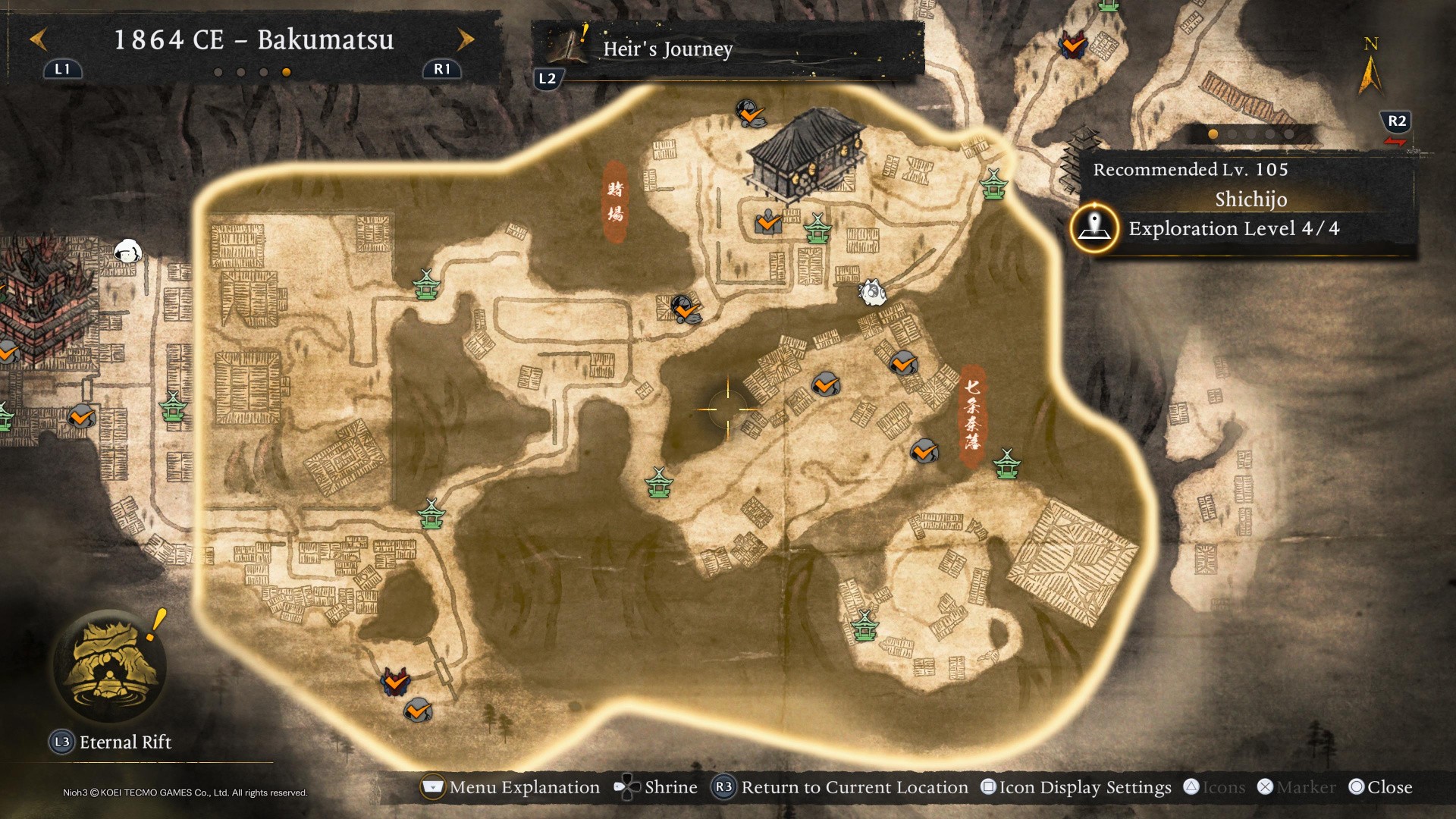Choose the Icons option in the bottom bar
Image resolution: width=1456 pixels, height=819 pixels.
pos(1214,787)
